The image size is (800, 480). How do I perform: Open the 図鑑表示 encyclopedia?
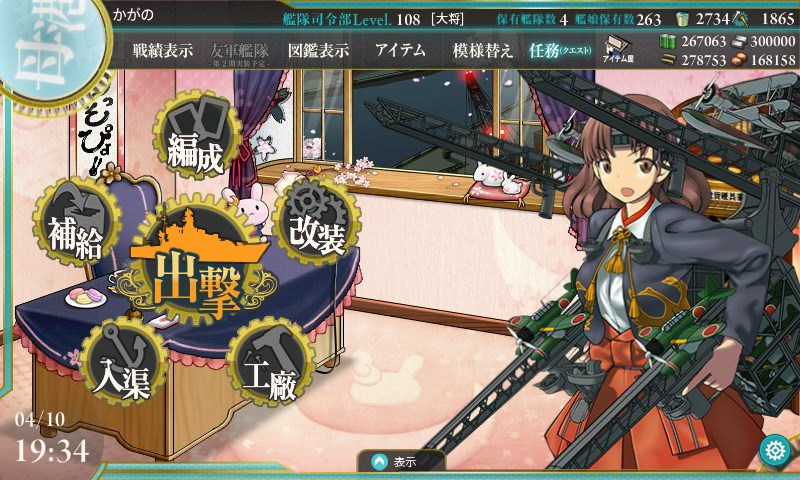tap(318, 50)
